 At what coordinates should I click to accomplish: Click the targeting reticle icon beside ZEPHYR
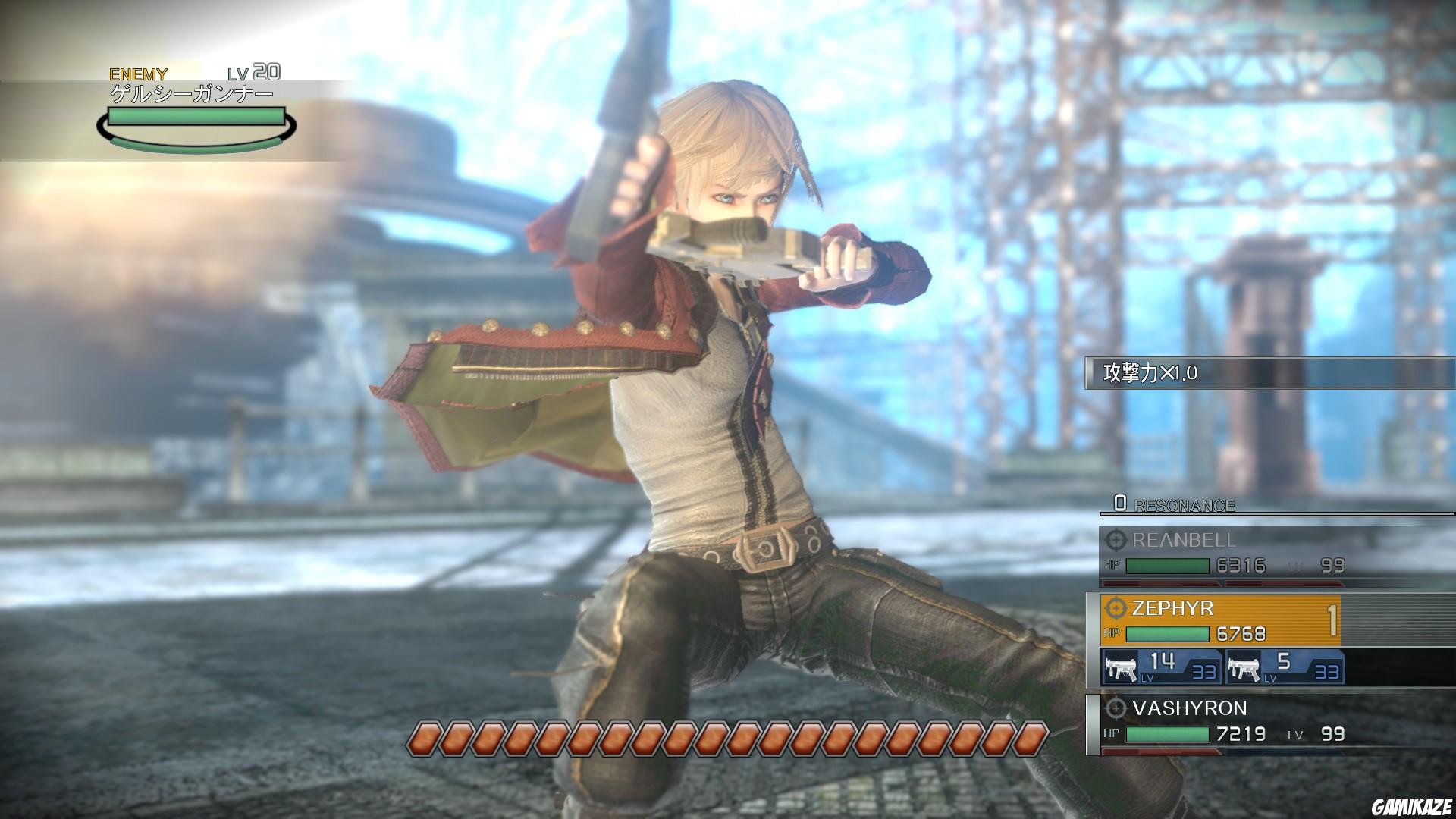click(x=1116, y=609)
